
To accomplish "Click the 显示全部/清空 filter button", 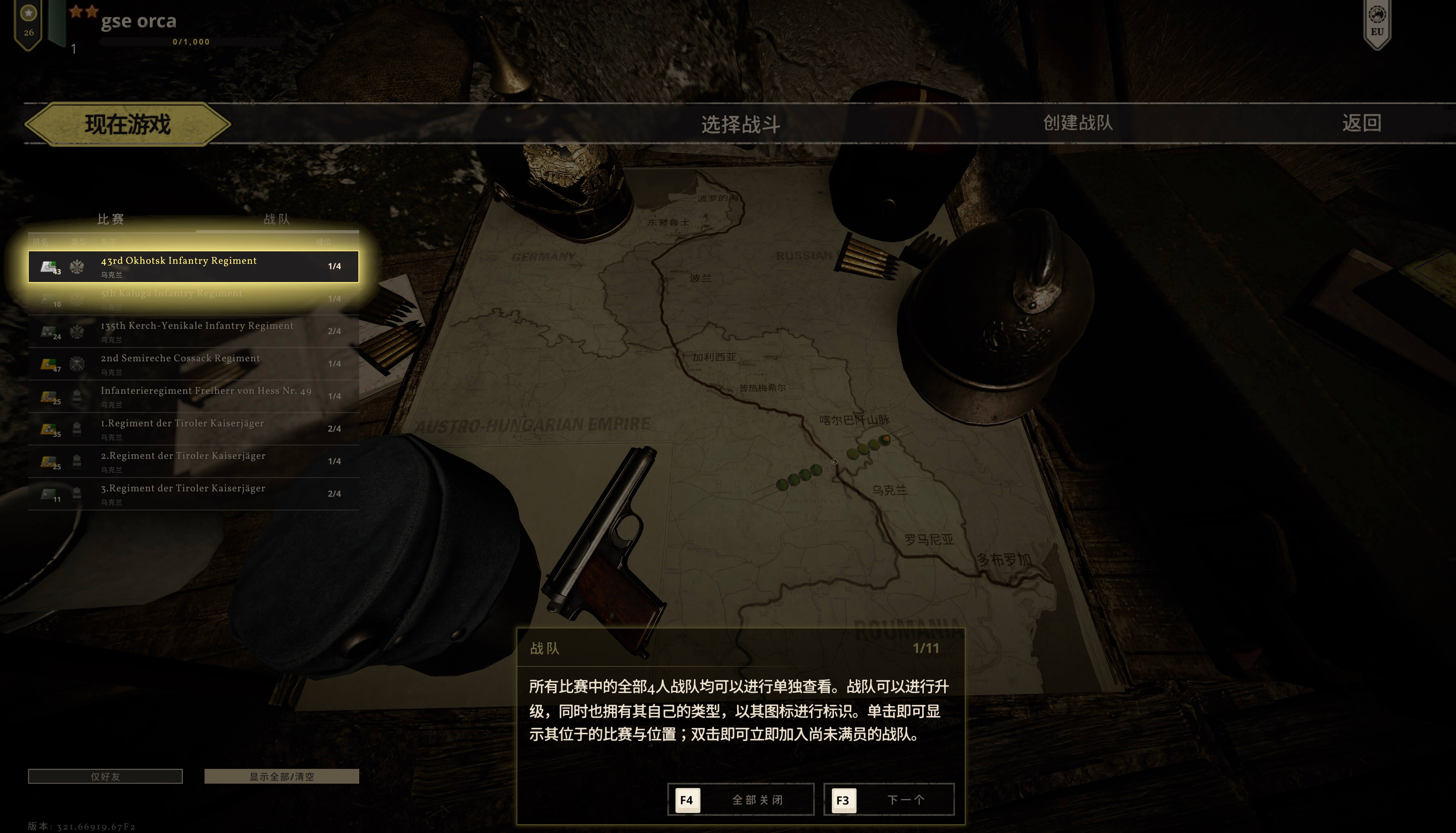I will tap(281, 776).
